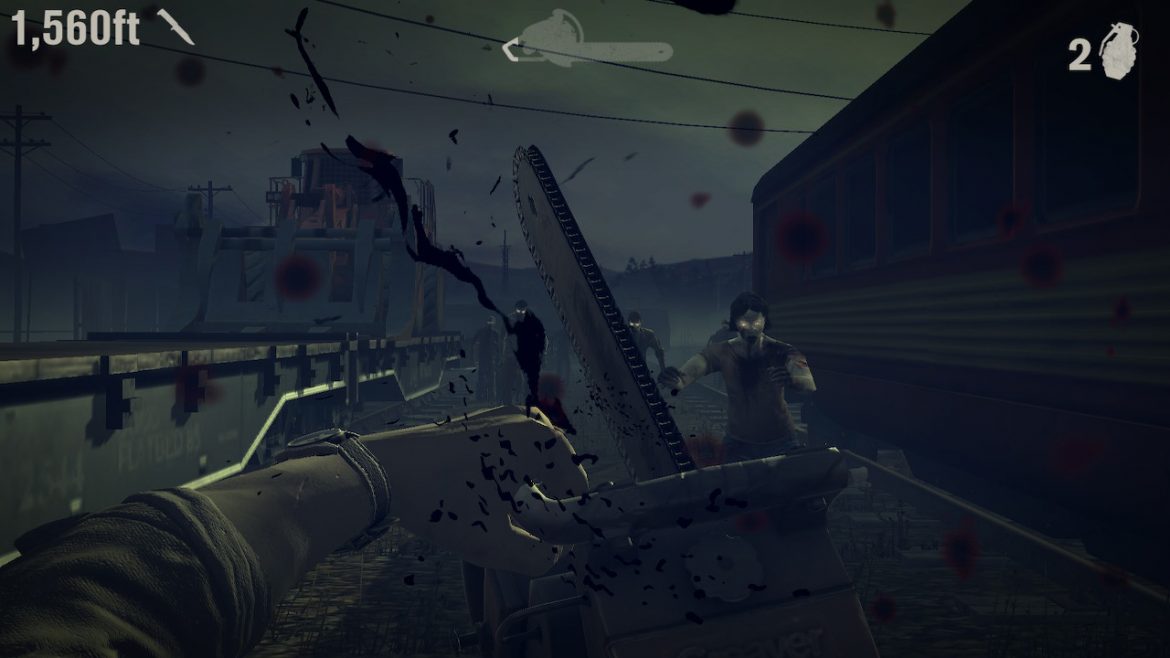Select the knife icon beside the distance

coord(175,27)
